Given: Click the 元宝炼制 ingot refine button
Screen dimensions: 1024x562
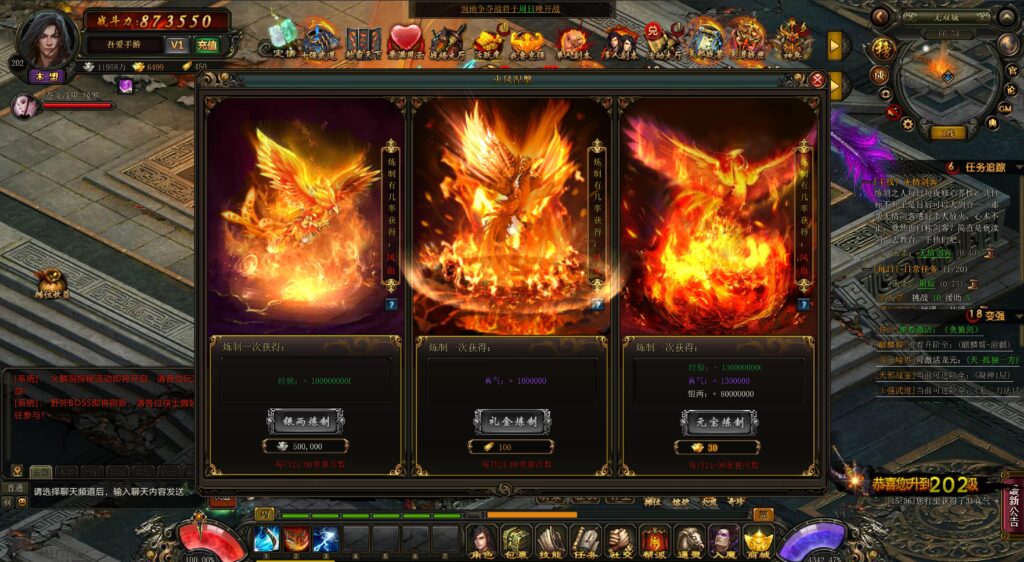Looking at the screenshot, I should point(717,422).
